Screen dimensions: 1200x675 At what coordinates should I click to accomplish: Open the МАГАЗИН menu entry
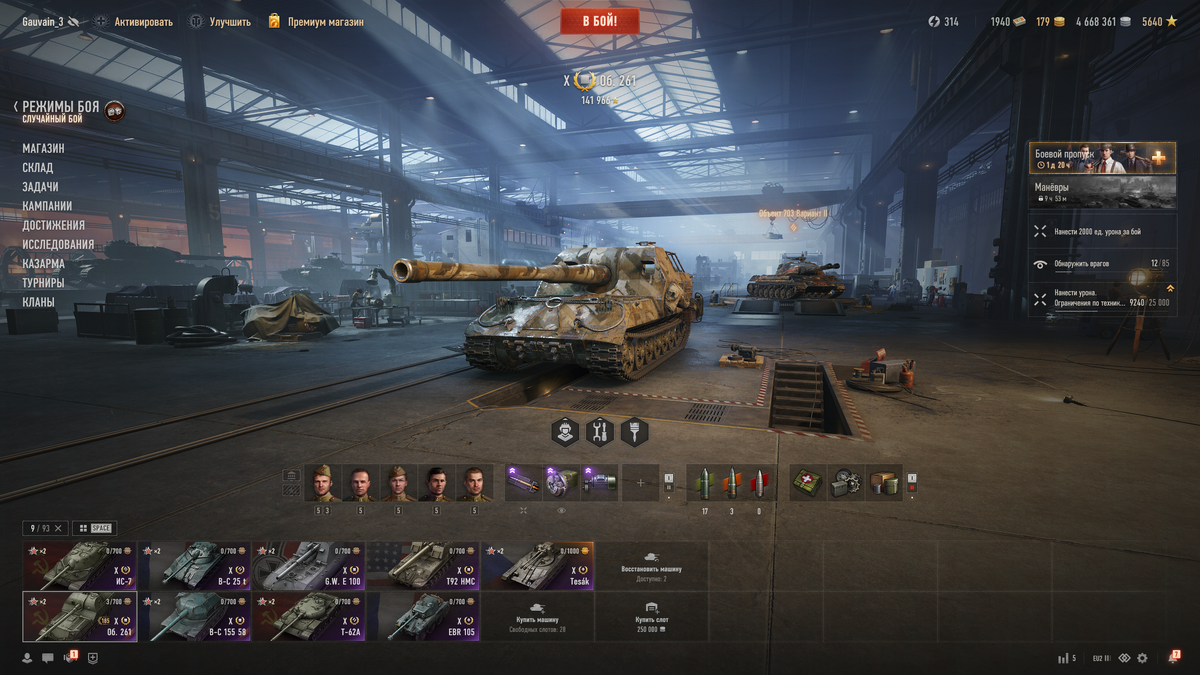pyautogui.click(x=43, y=148)
